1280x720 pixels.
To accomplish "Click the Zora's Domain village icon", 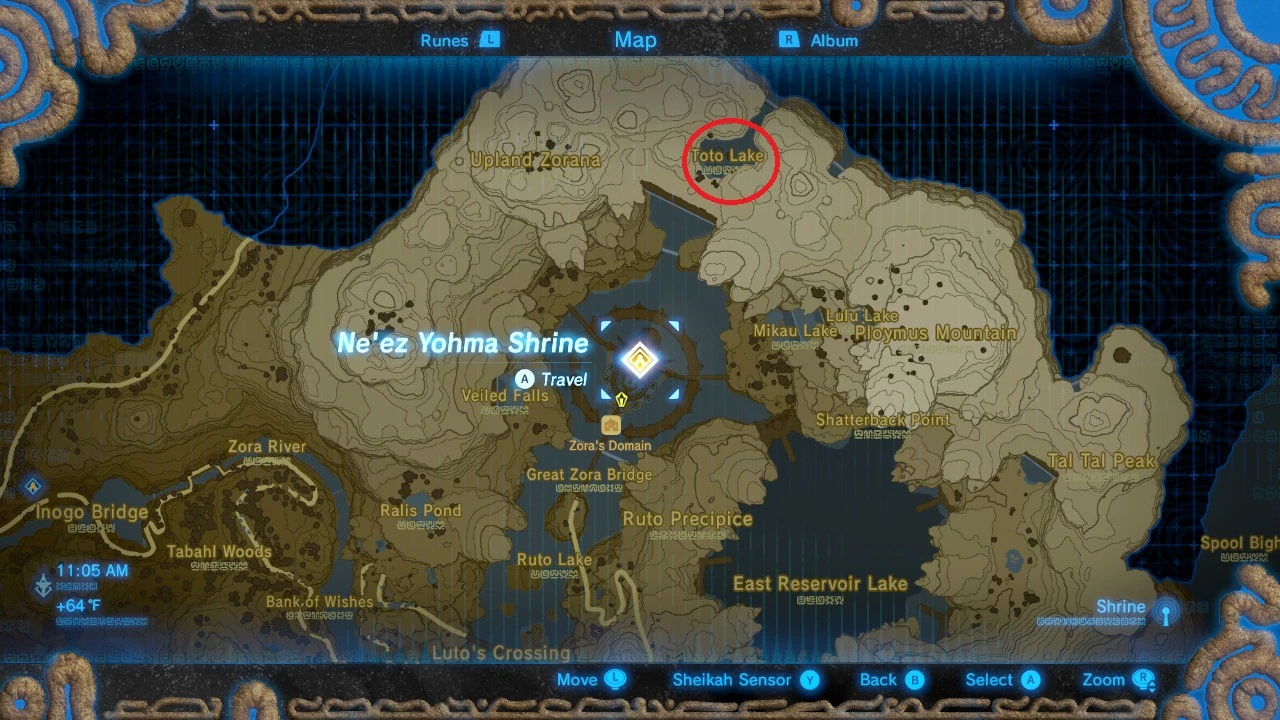I will tap(611, 424).
